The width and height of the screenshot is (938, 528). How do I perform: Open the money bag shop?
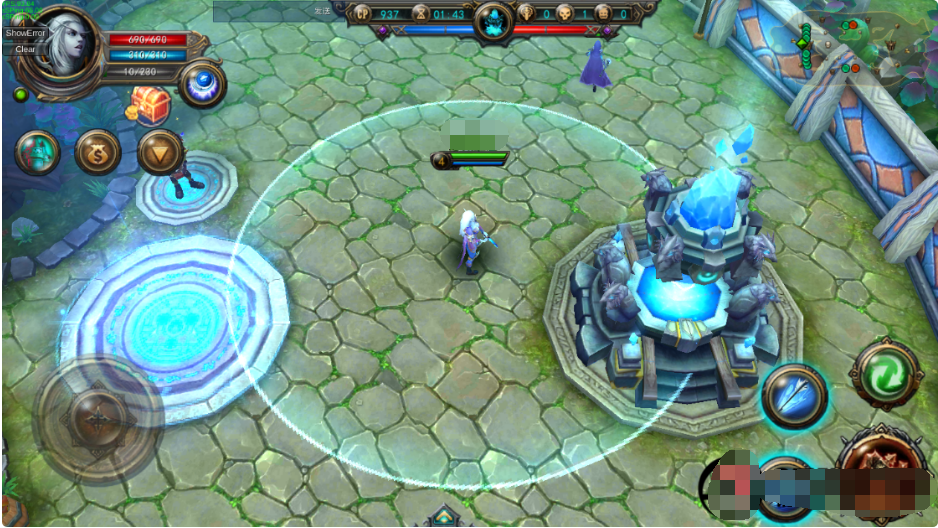(98, 152)
